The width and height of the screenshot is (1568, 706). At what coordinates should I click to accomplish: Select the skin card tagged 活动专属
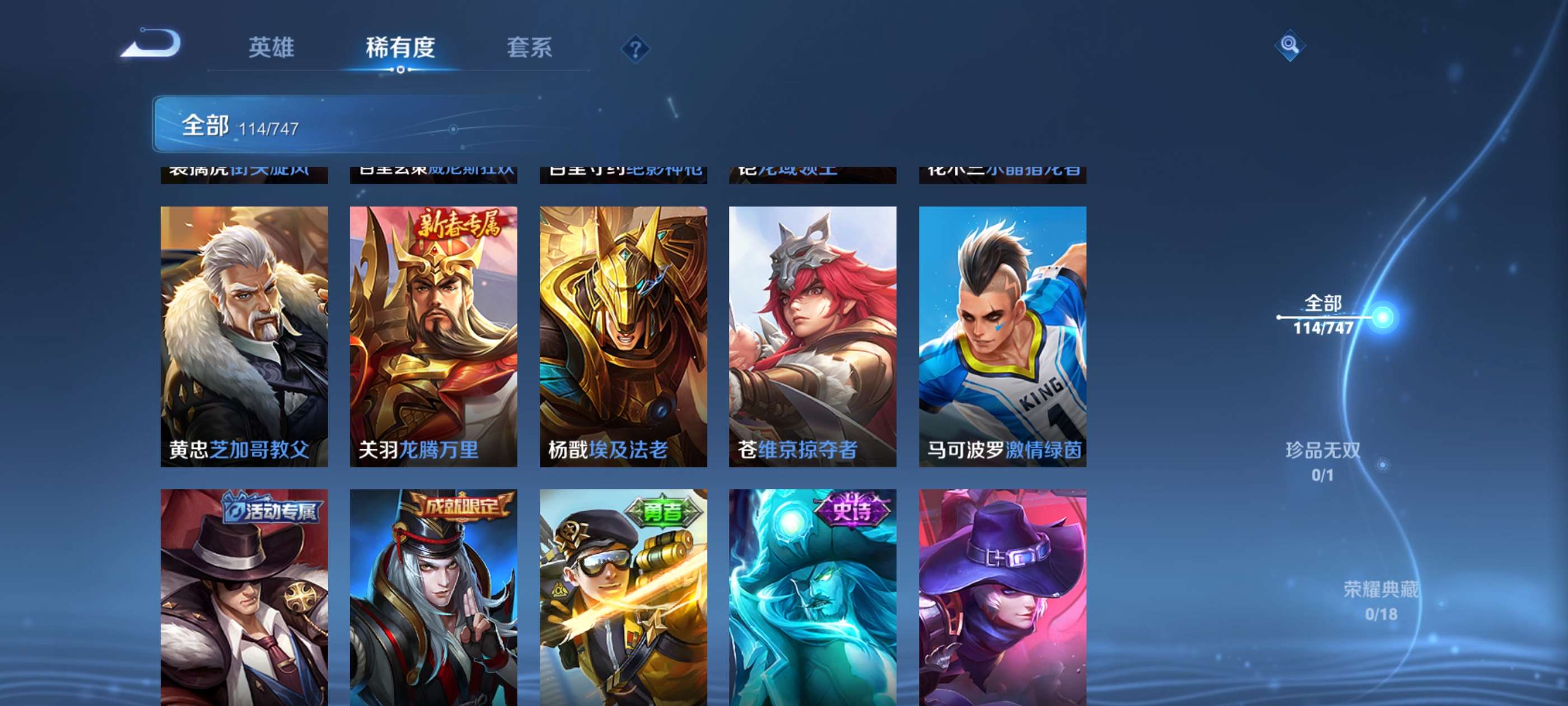[244, 597]
